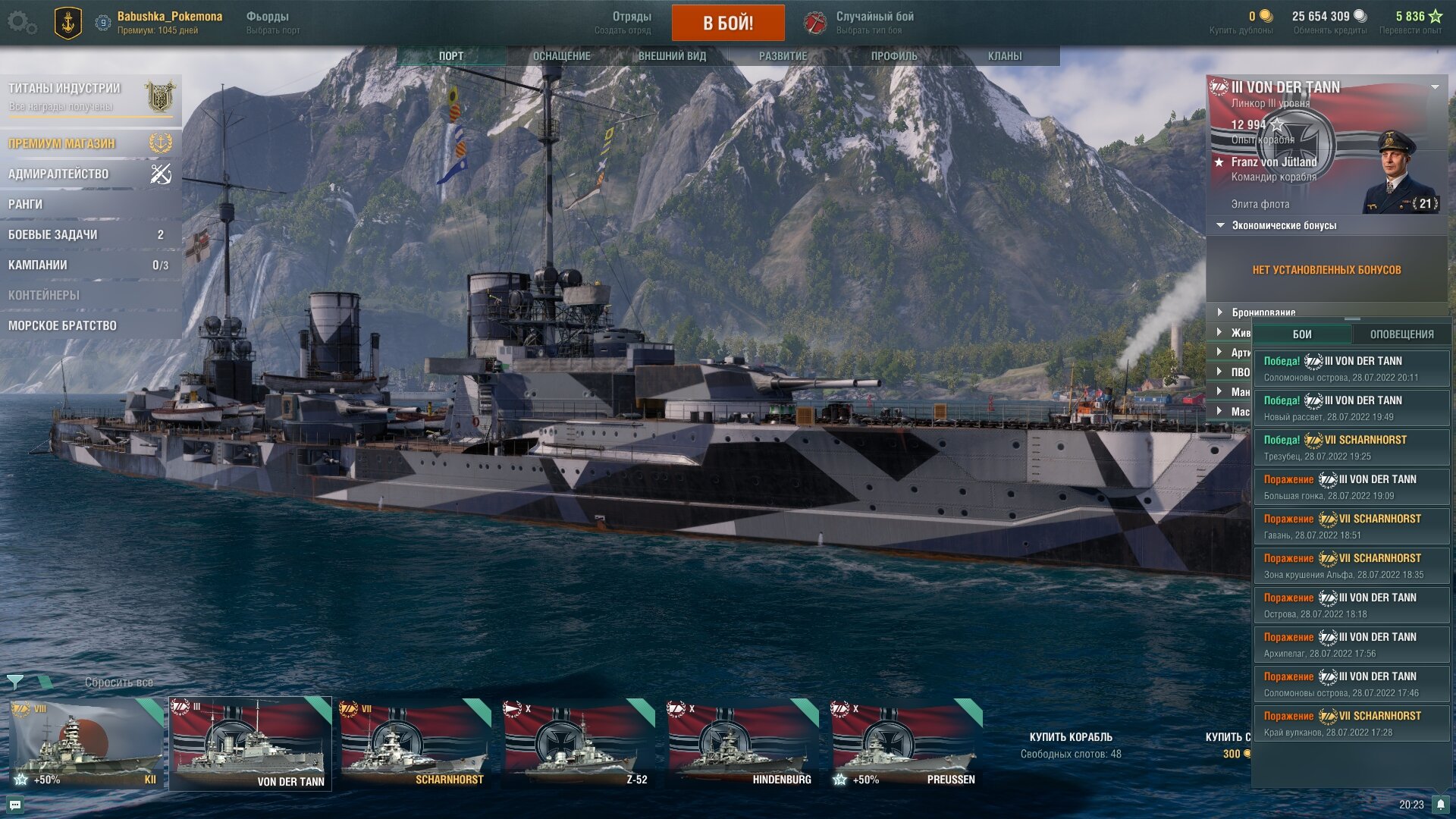Select the Scharnhorst ship in the carousel

click(414, 743)
